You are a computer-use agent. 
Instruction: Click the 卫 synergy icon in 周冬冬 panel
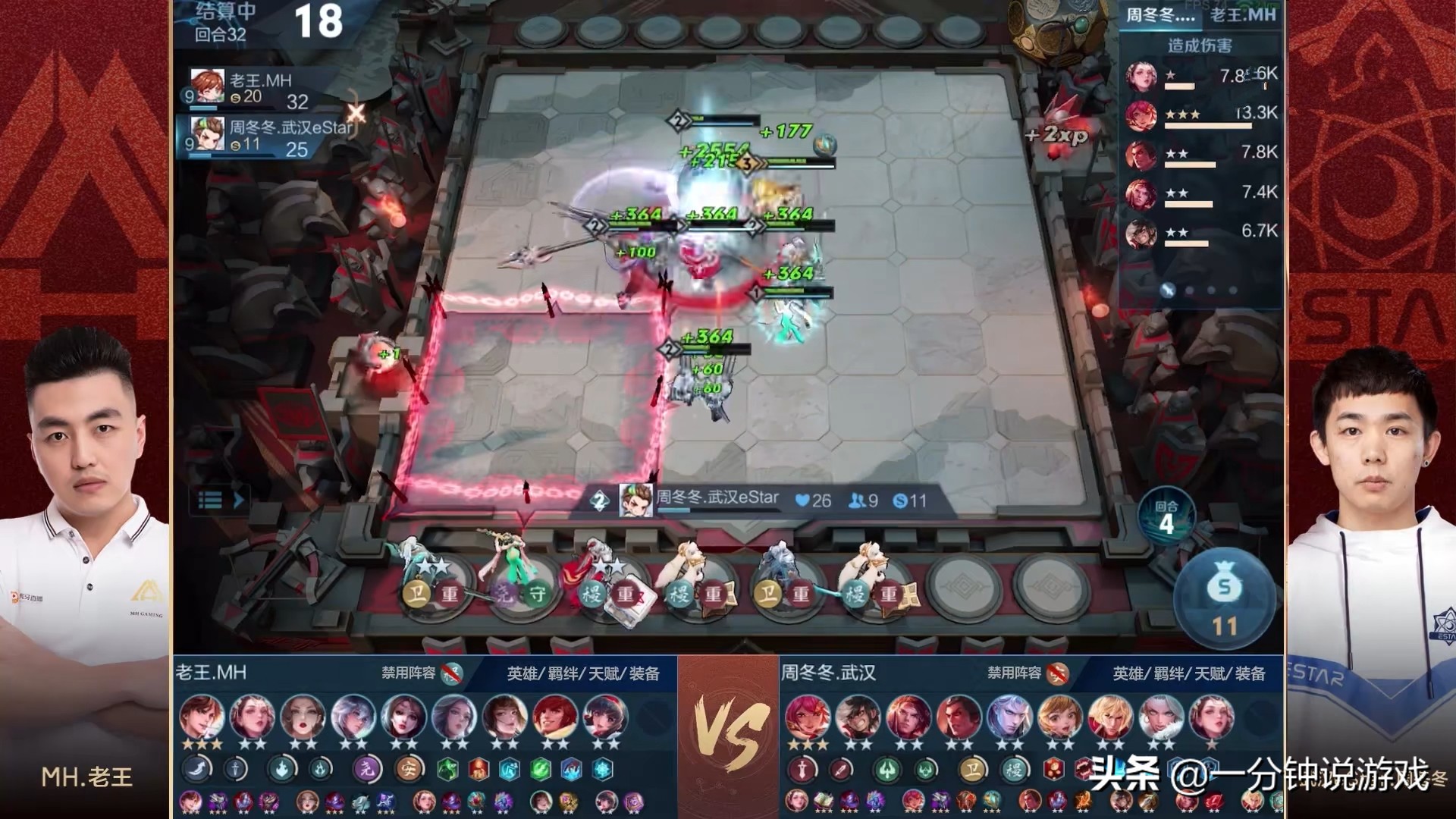pos(971,770)
